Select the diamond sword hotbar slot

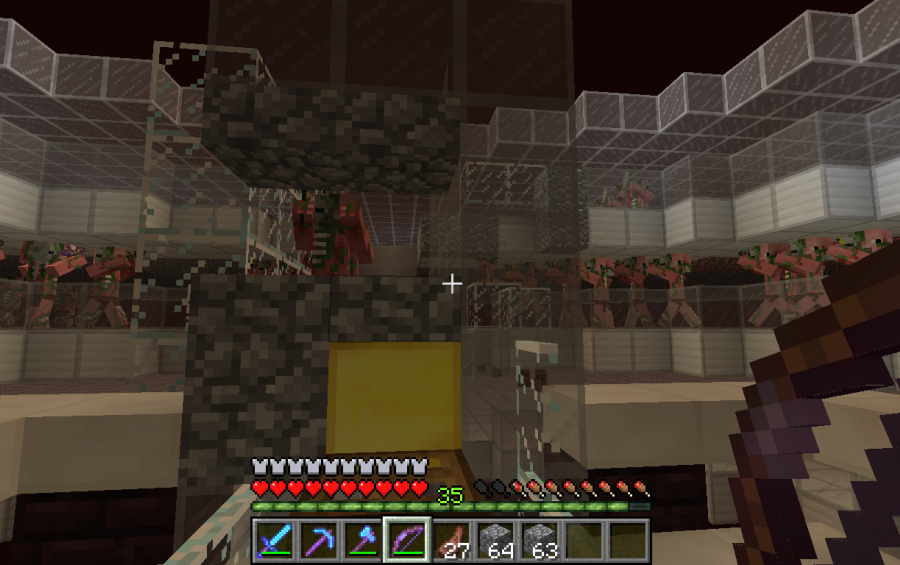tap(273, 540)
